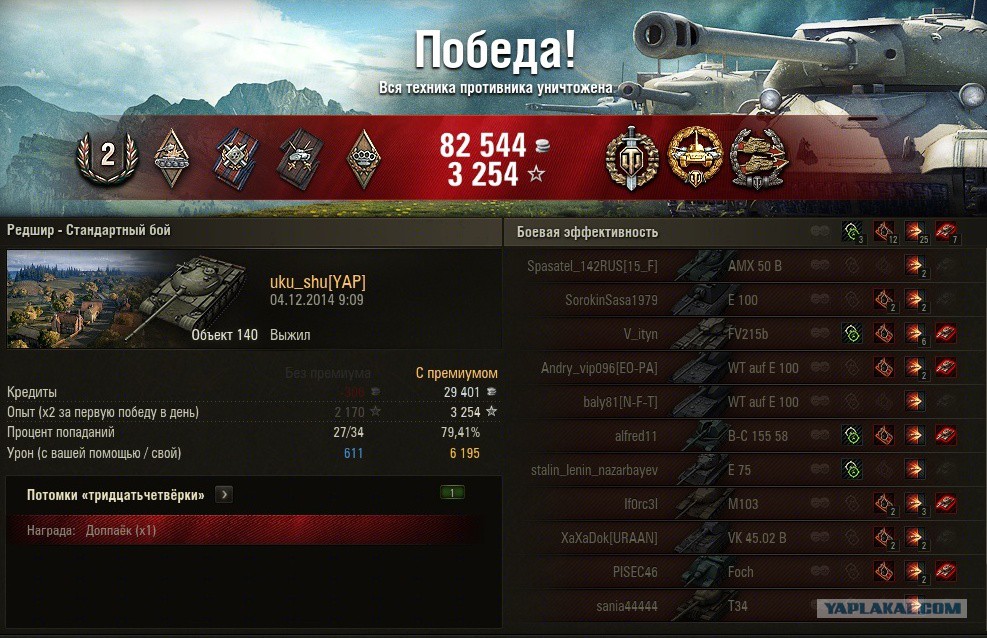
Task: Click the green mission counter badge
Action: [x=452, y=493]
